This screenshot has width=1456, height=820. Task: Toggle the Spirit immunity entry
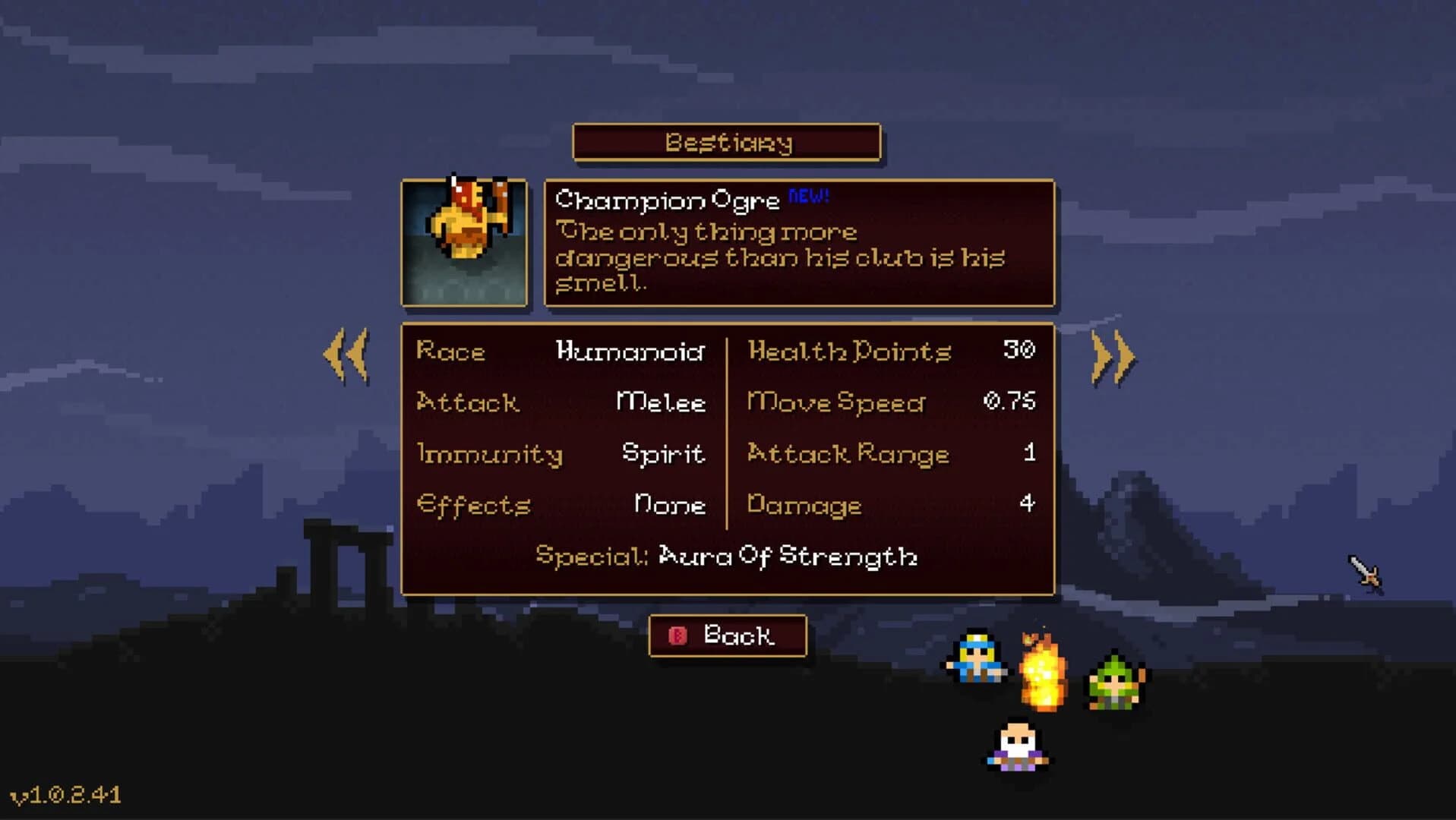pos(662,453)
